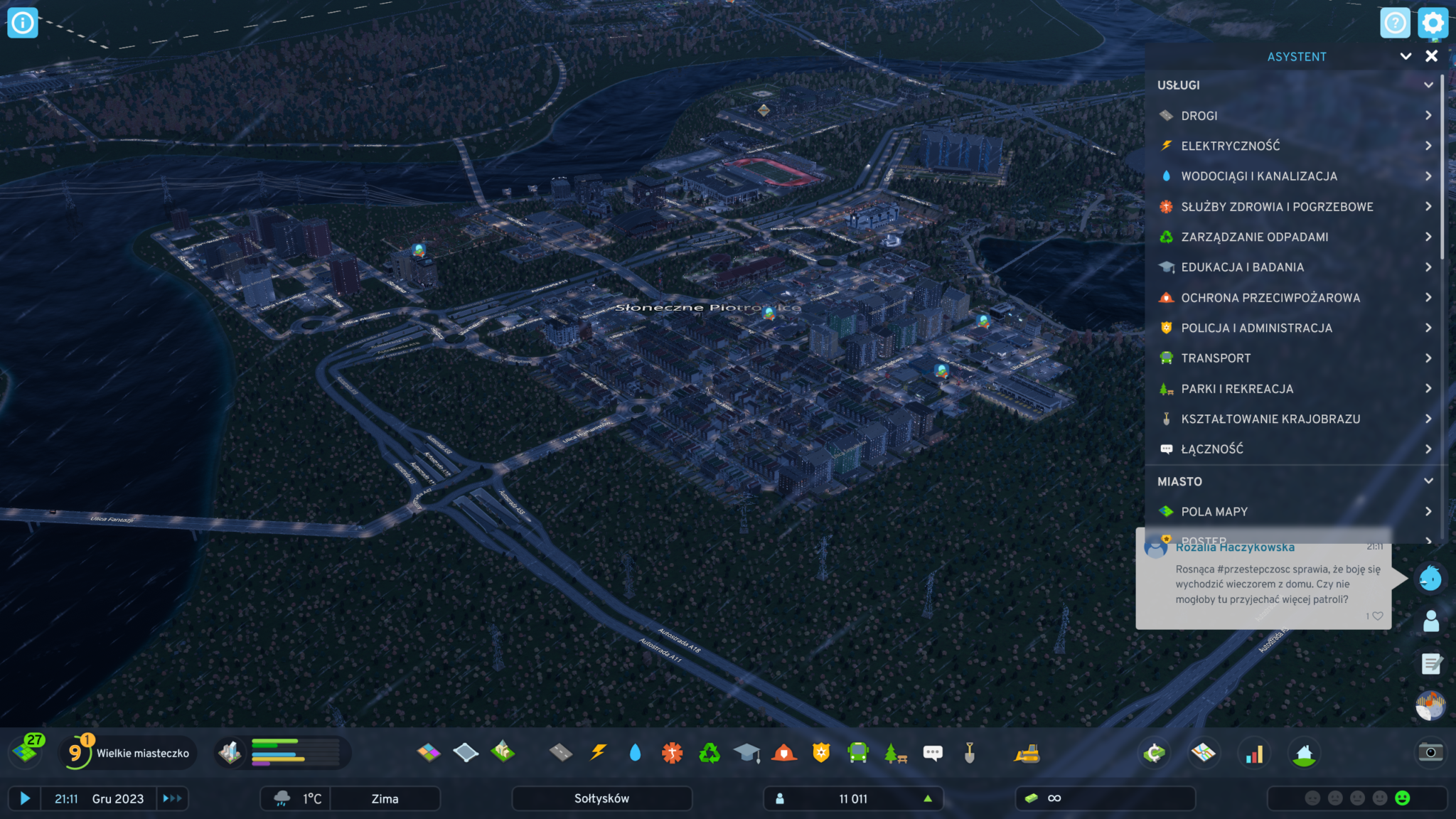This screenshot has width=1456, height=819.
Task: Collapse the Usługi section
Action: (x=1428, y=85)
